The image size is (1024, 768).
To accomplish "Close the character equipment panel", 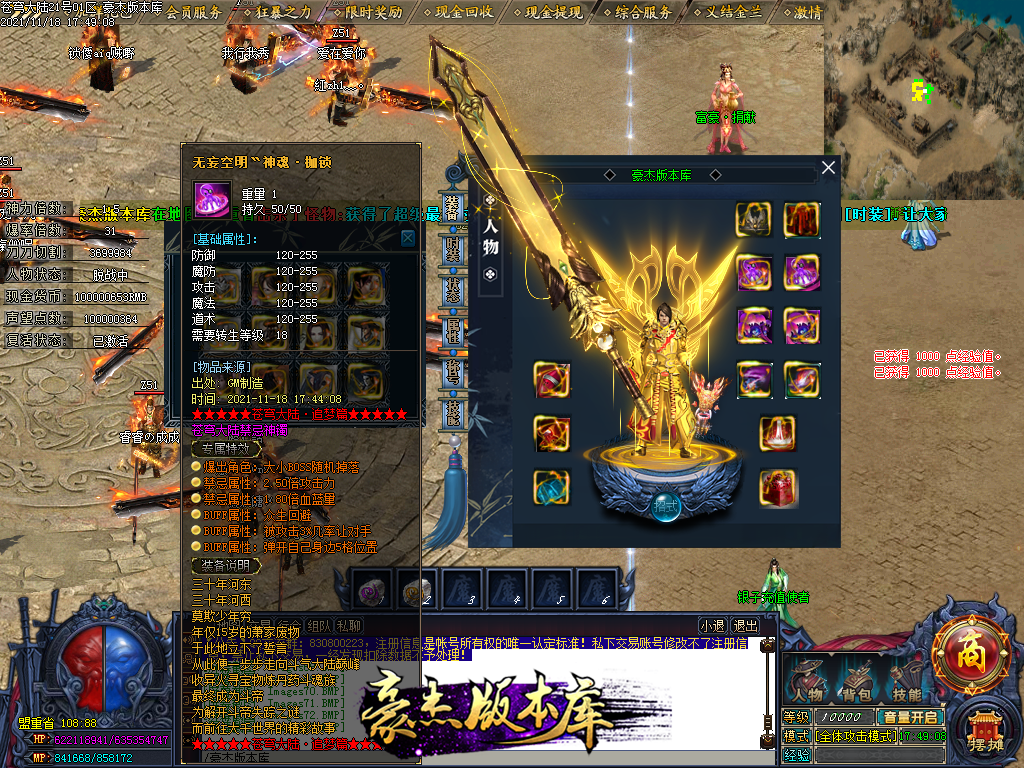I will 828,168.
